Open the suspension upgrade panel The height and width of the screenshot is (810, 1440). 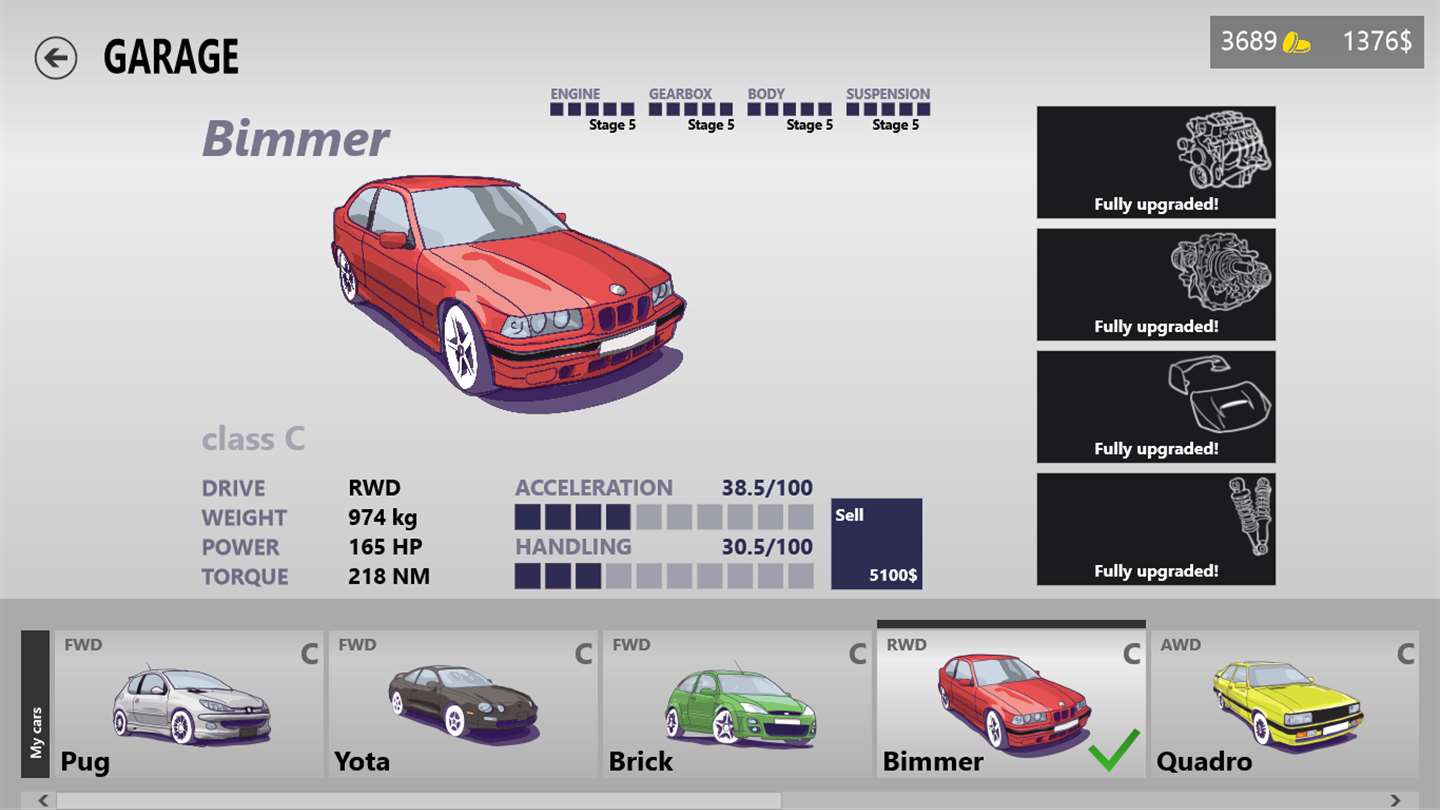tap(1156, 529)
